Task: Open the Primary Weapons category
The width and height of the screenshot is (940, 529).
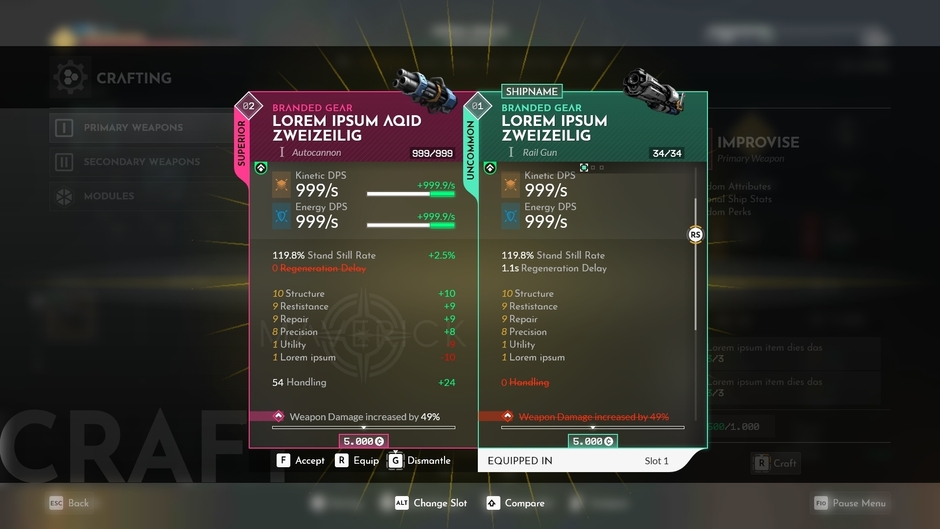Action: pos(132,128)
